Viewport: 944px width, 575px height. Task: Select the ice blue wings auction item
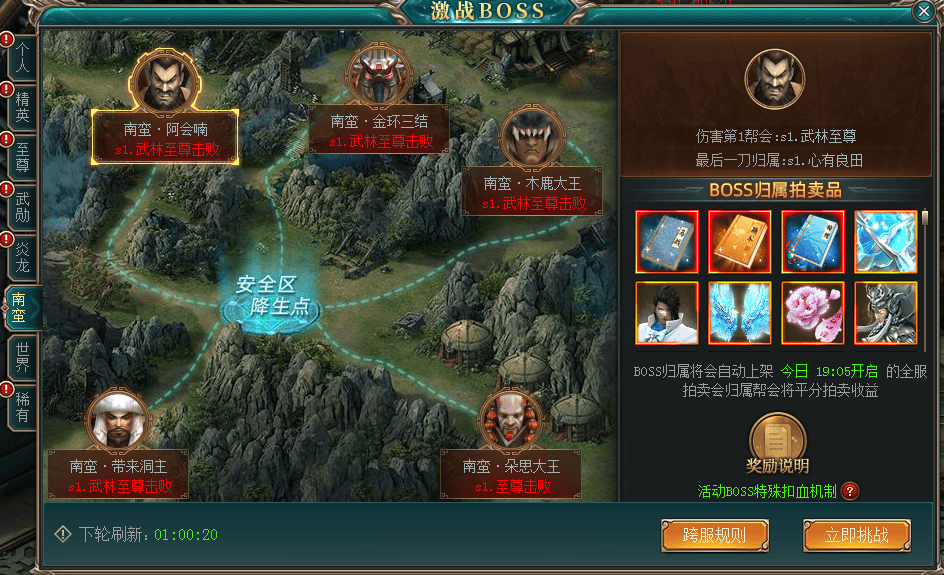[x=739, y=313]
